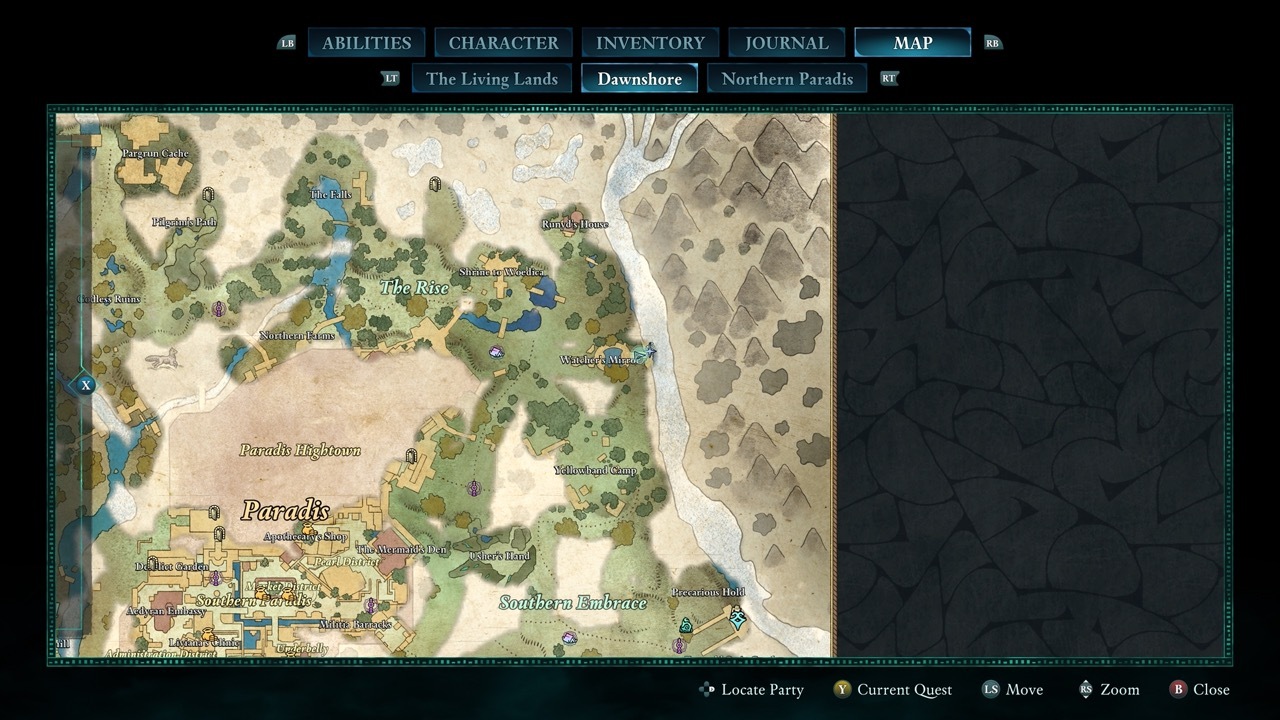Click the Shrine to Woedica map marker
Viewport: 1280px width, 720px height.
point(502,272)
